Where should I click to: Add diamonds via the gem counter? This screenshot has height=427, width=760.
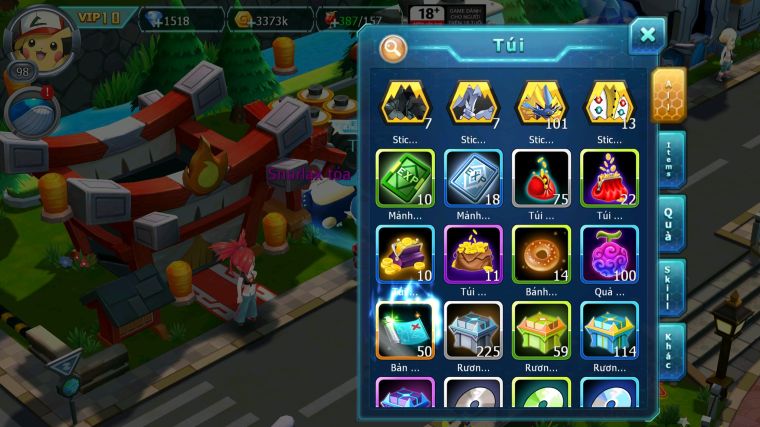click(167, 19)
